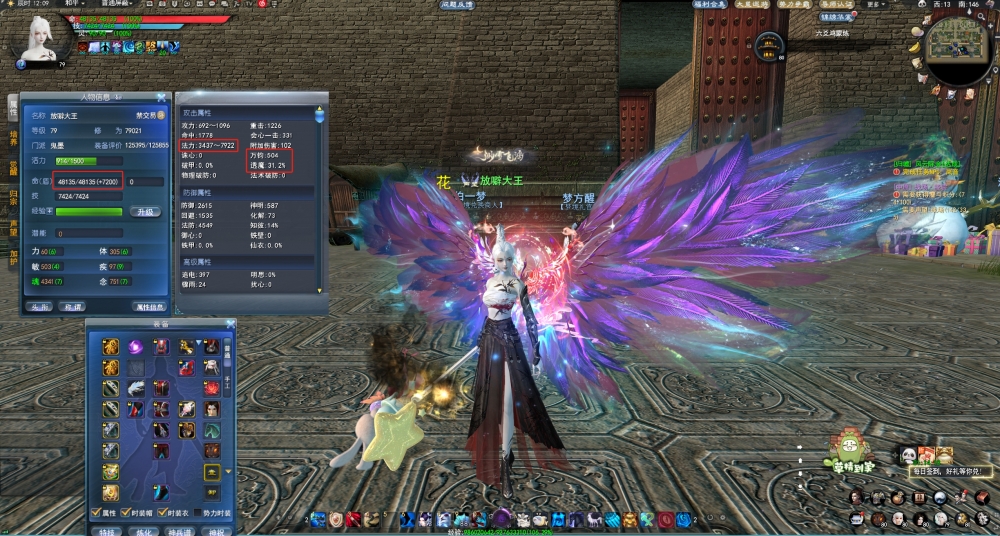Viewport: 1000px width, 536px height.
Task: Toggle the 时装衣 fashion clothes checkbox
Action: pyautogui.click(x=161, y=514)
